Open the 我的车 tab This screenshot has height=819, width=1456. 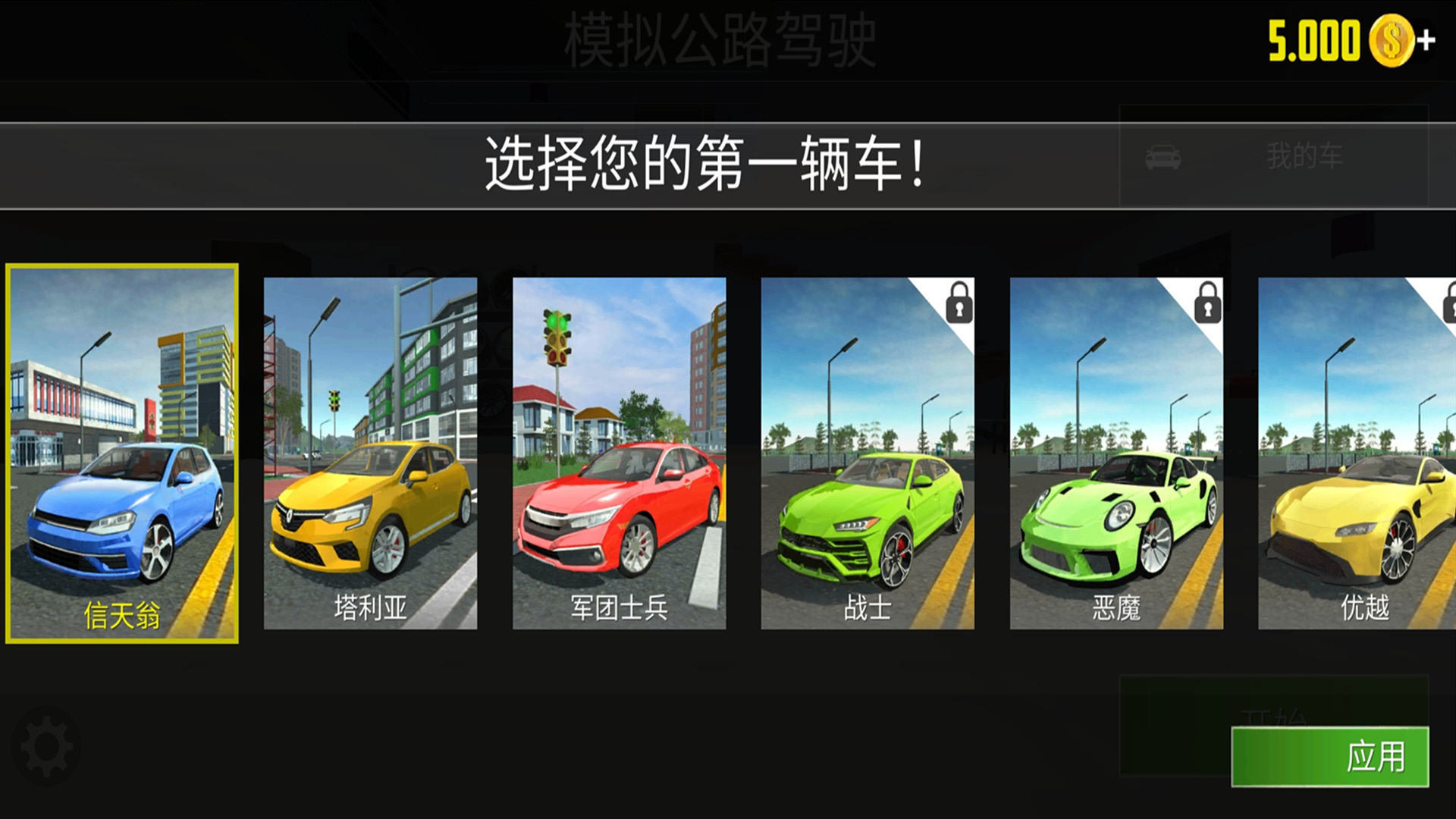(1303, 157)
